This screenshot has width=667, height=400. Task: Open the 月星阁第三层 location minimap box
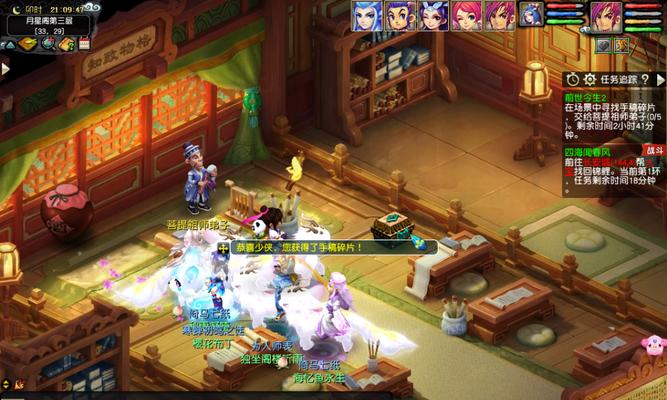[x=46, y=24]
